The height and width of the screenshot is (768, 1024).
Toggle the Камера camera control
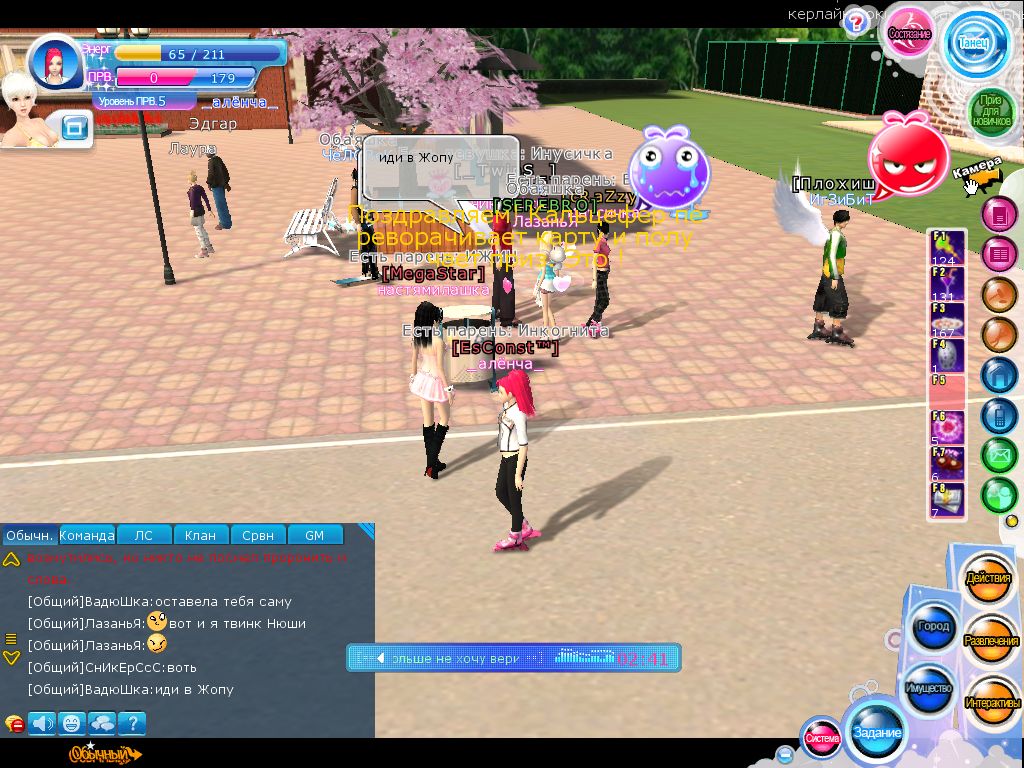pyautogui.click(x=976, y=173)
